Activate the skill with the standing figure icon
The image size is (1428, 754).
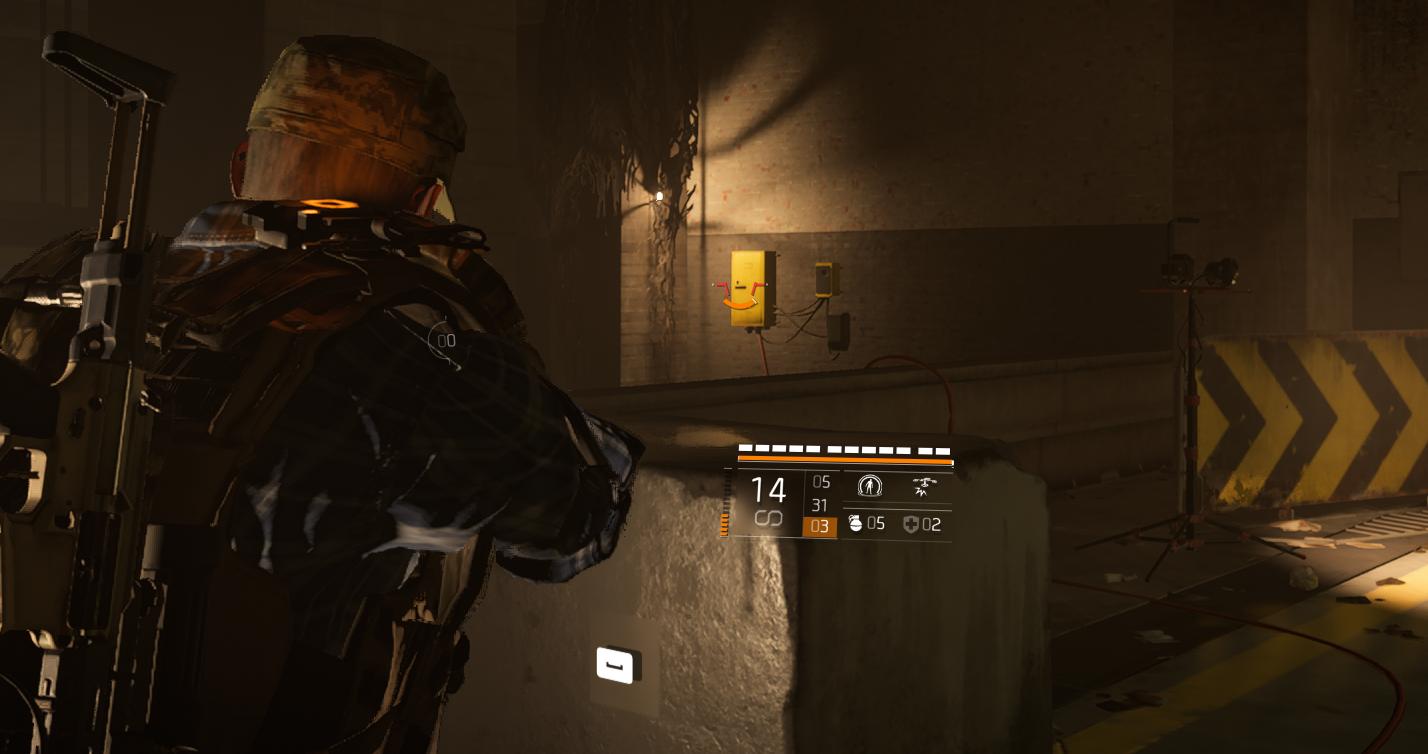870,487
